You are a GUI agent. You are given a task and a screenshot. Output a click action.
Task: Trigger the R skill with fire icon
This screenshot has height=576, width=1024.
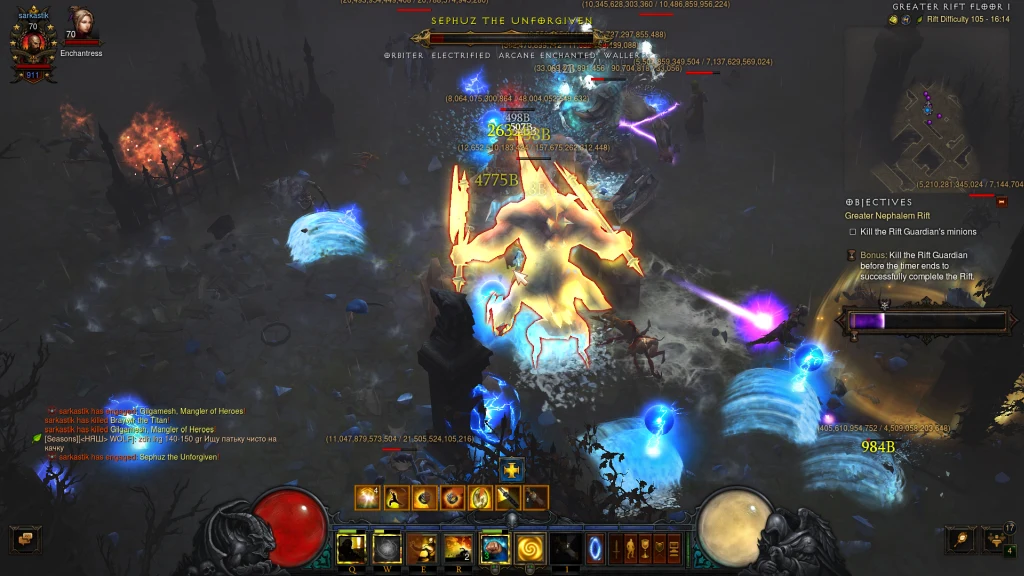(458, 548)
